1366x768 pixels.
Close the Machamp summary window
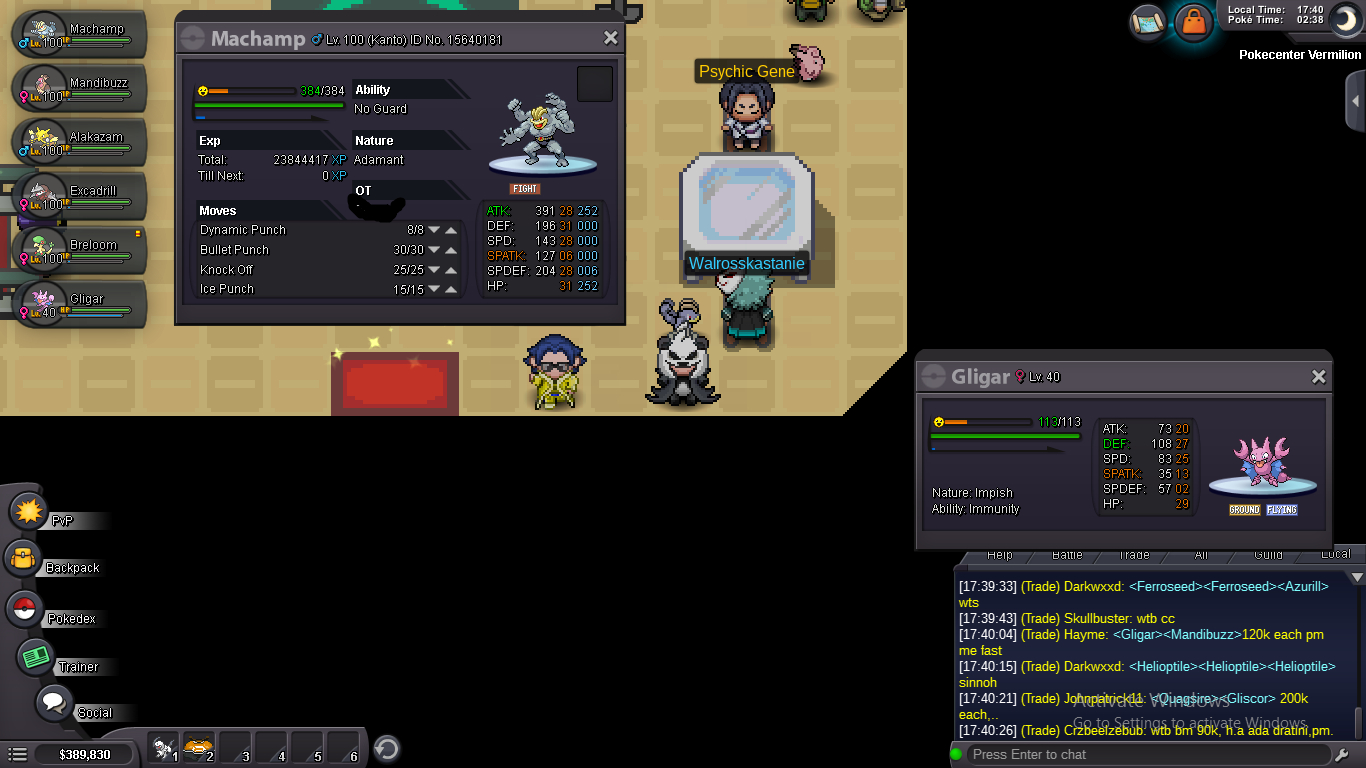[610, 38]
